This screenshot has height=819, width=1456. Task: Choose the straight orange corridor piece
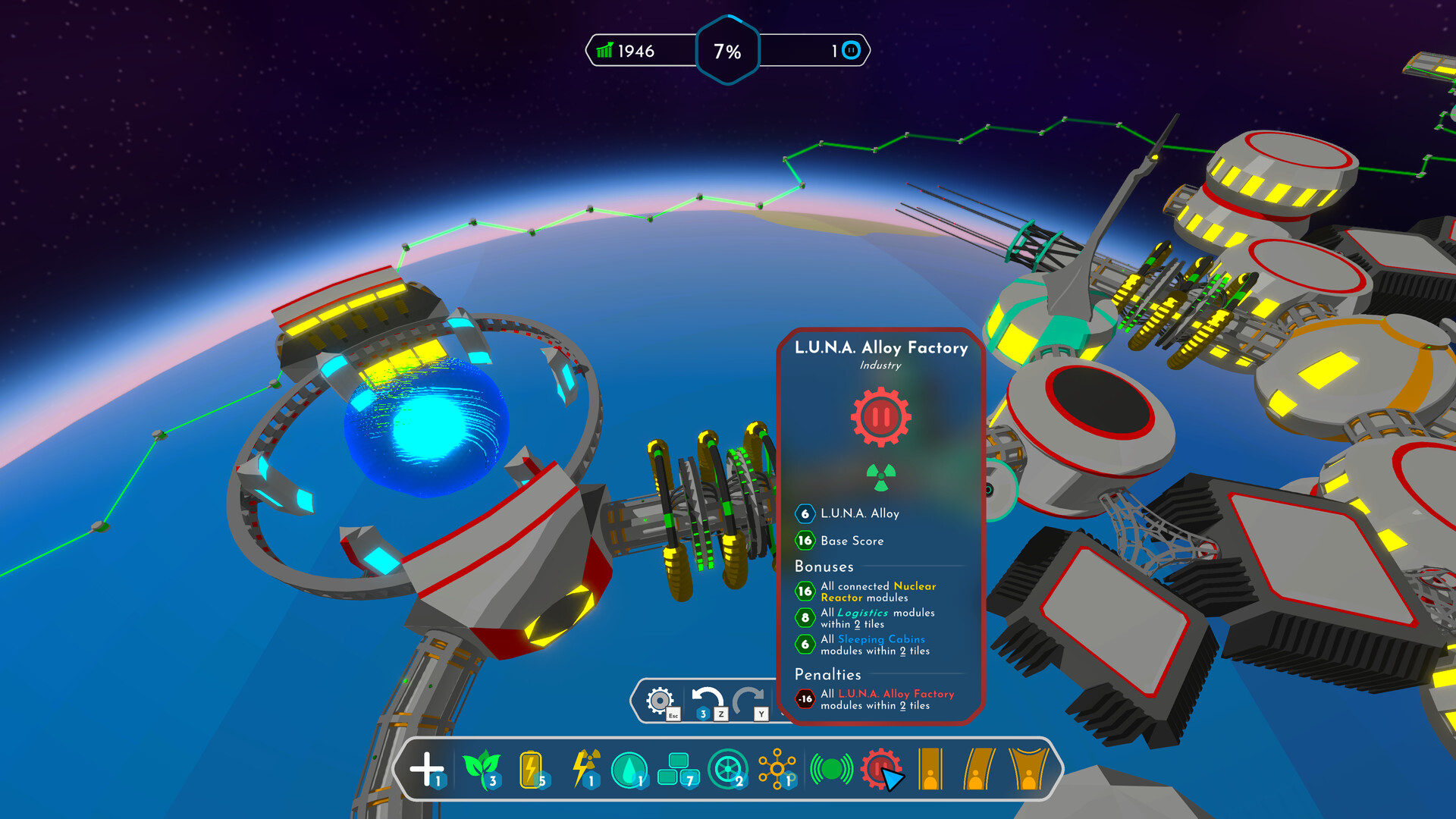930,769
